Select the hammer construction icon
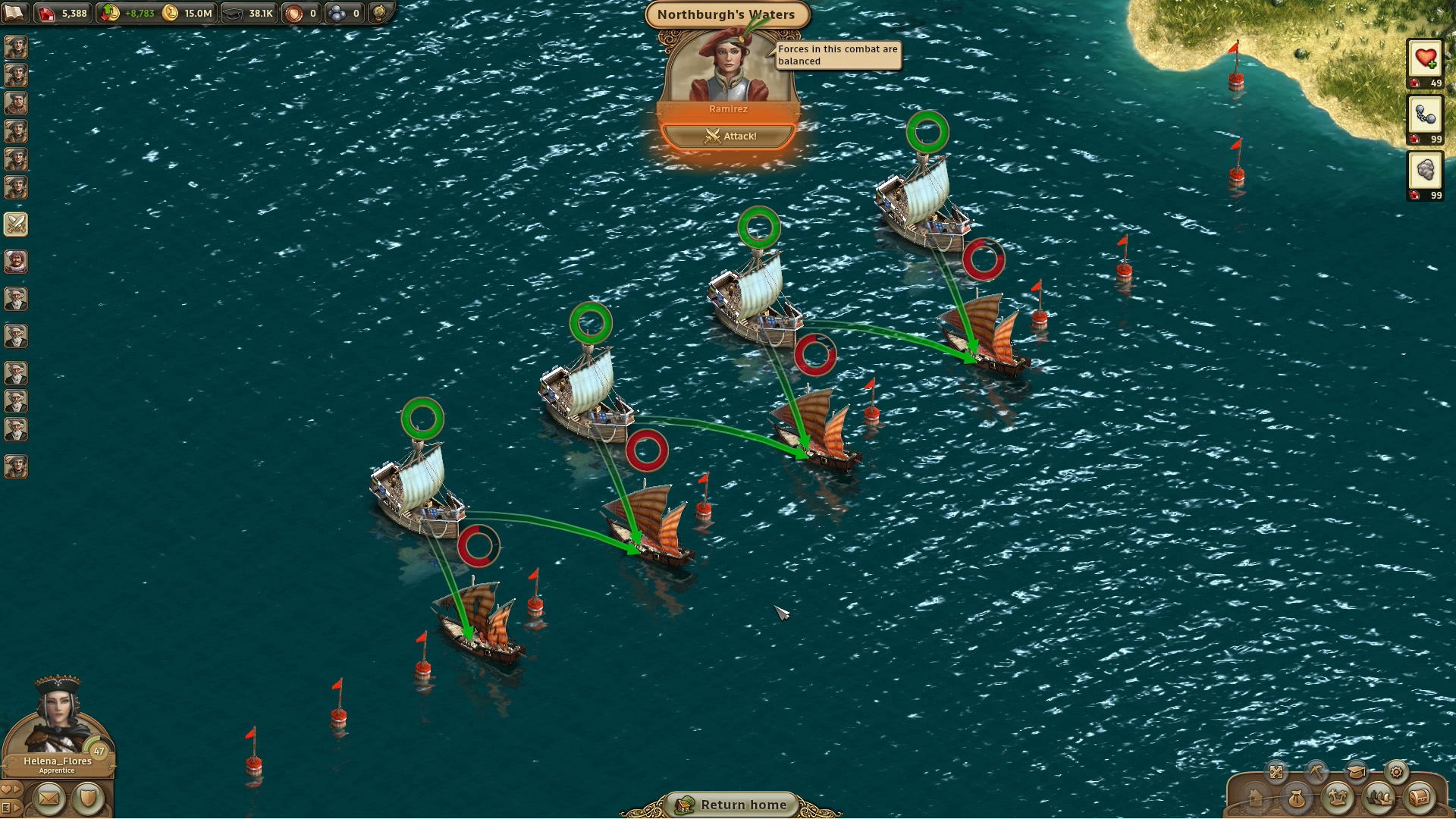The width and height of the screenshot is (1456, 819). (1317, 771)
